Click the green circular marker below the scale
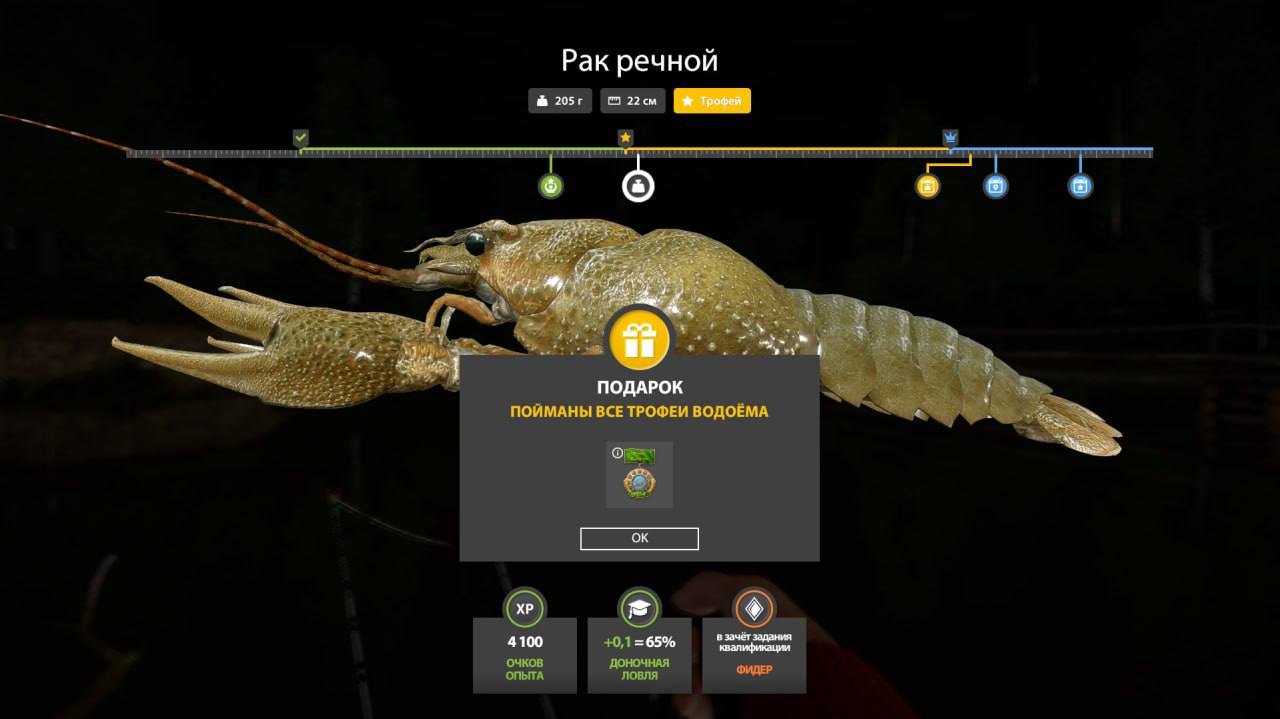The image size is (1280, 719). (x=550, y=186)
